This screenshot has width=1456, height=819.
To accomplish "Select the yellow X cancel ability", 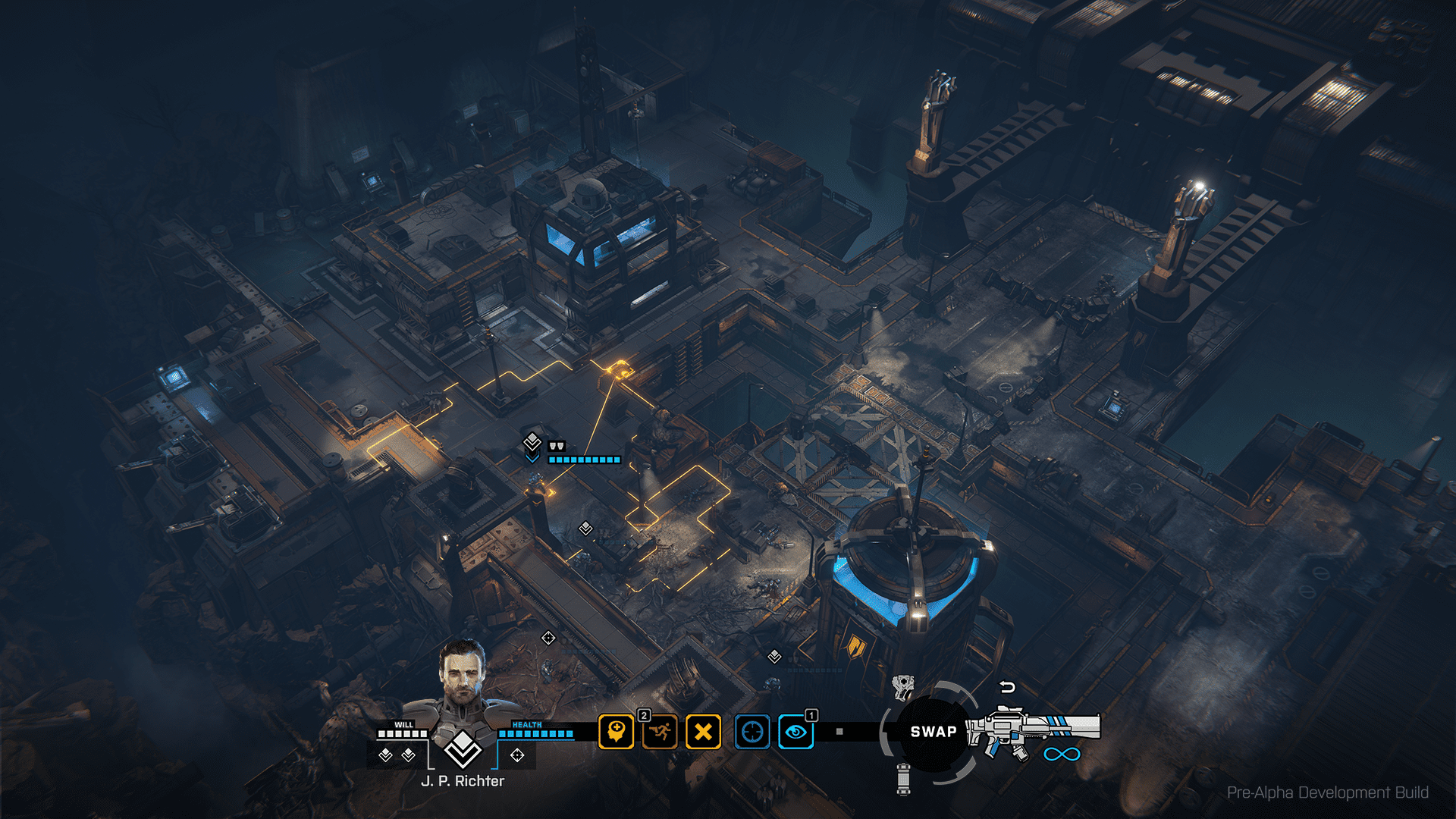I will coord(704,733).
